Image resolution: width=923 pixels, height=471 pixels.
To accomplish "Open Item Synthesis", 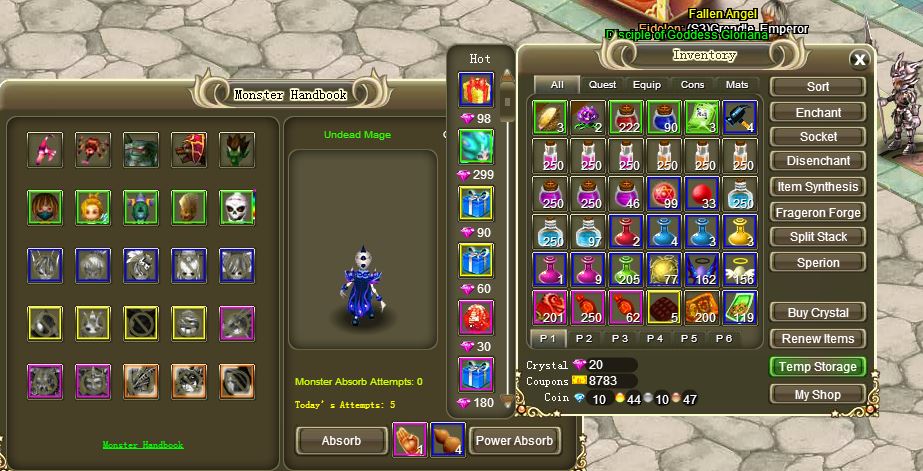I will point(818,187).
